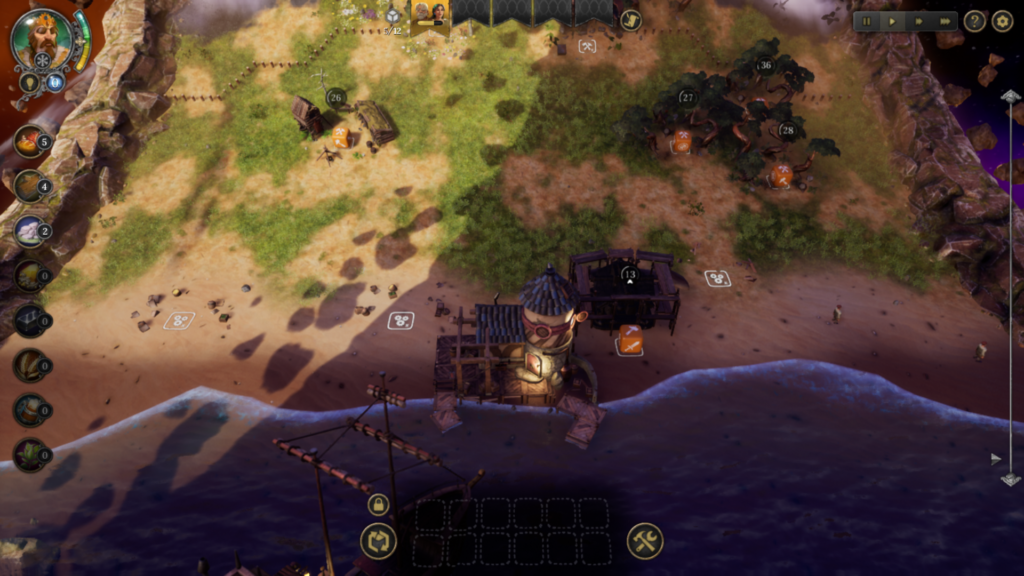Select the two-character portrait tab
The width and height of the screenshot is (1024, 576).
431,14
